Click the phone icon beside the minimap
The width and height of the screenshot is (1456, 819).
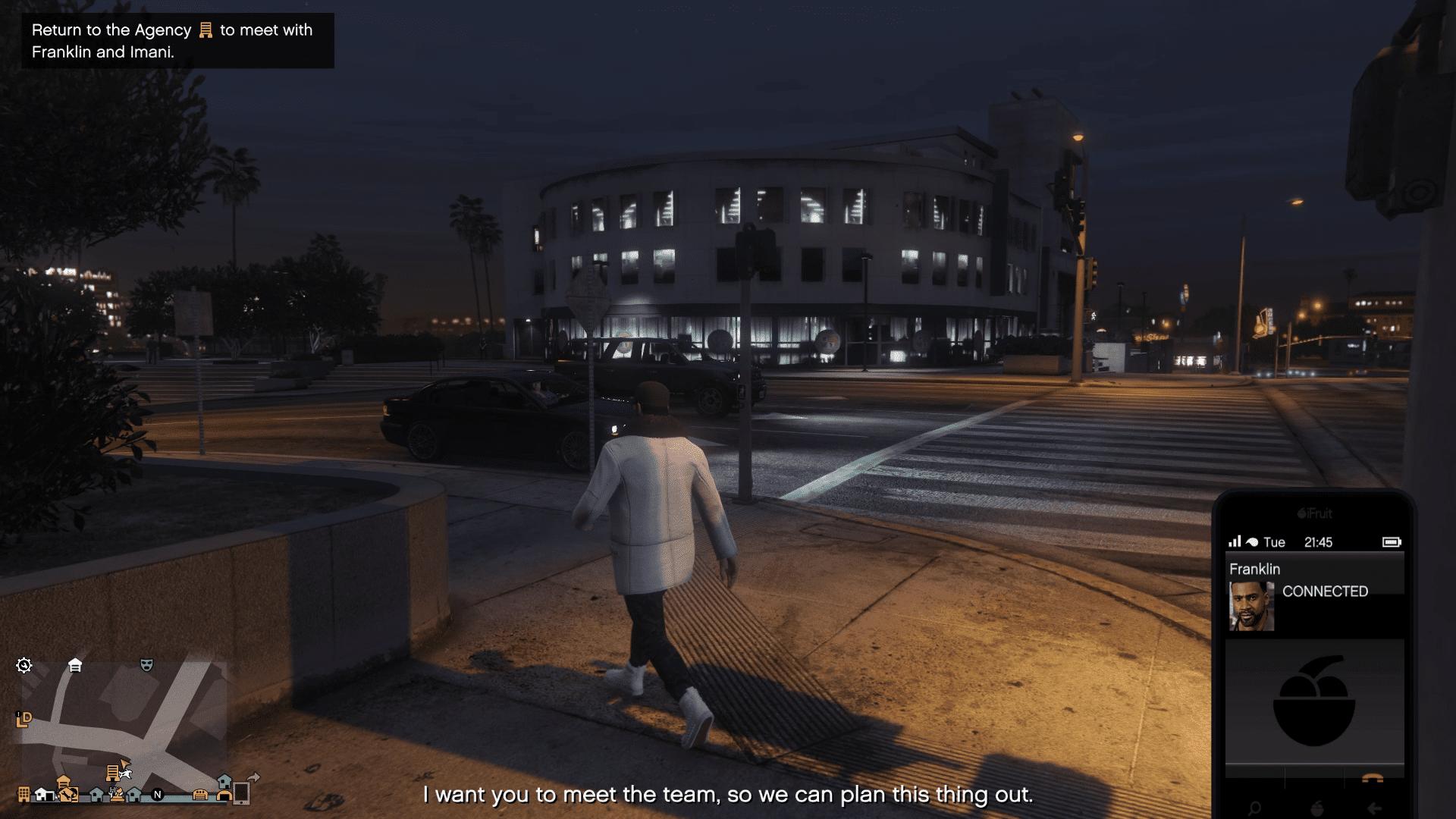pyautogui.click(x=241, y=793)
